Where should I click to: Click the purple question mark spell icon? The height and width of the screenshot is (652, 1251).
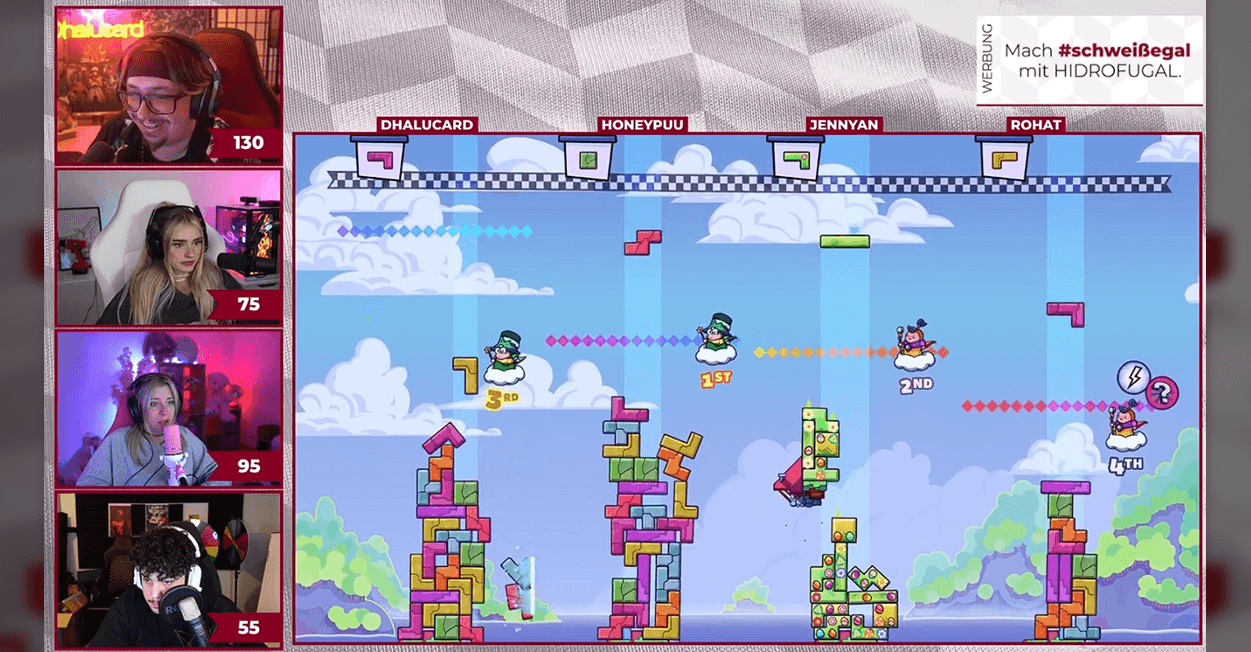pyautogui.click(x=1162, y=392)
